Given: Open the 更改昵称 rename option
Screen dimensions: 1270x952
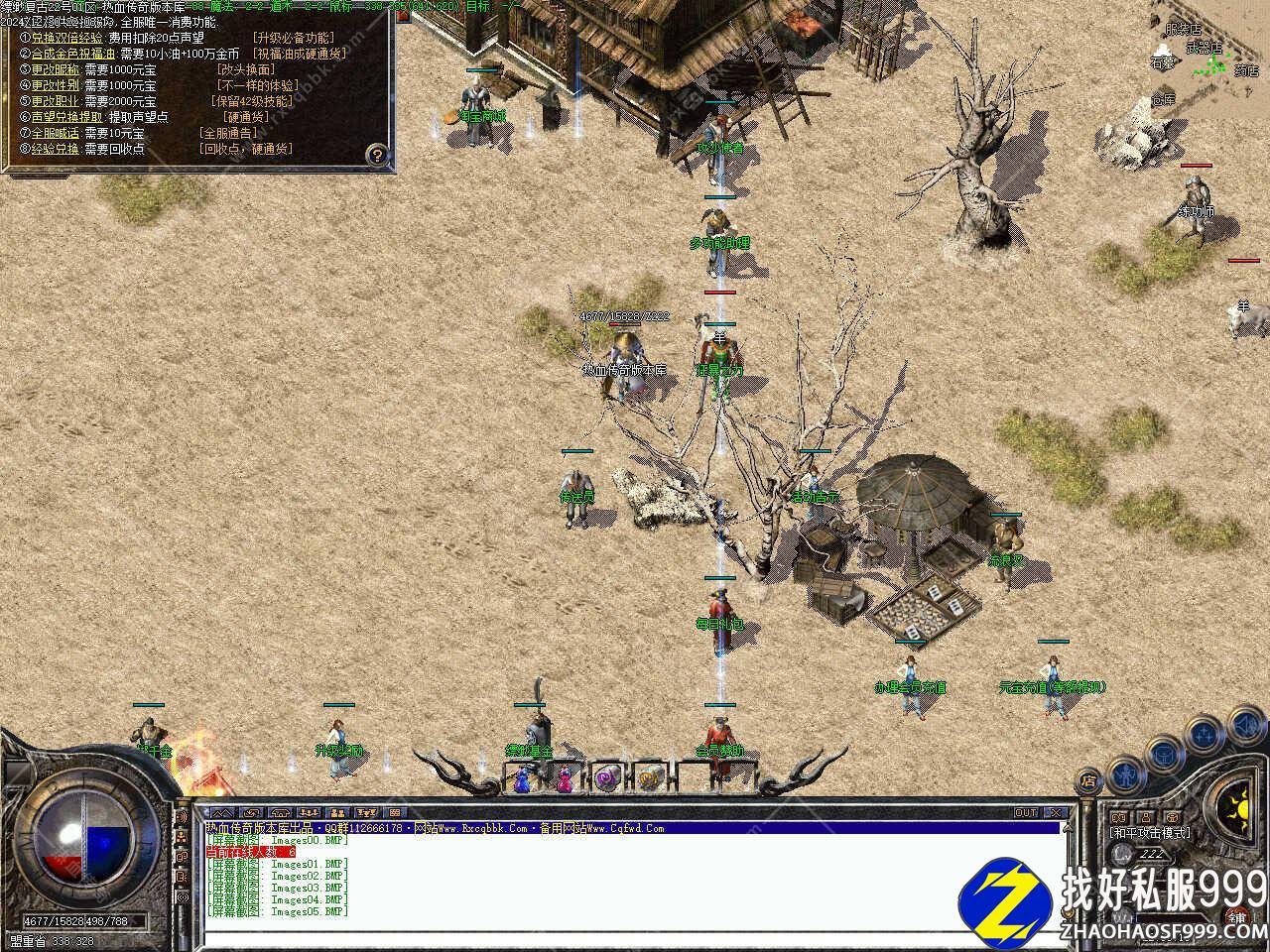Looking at the screenshot, I should click(56, 69).
